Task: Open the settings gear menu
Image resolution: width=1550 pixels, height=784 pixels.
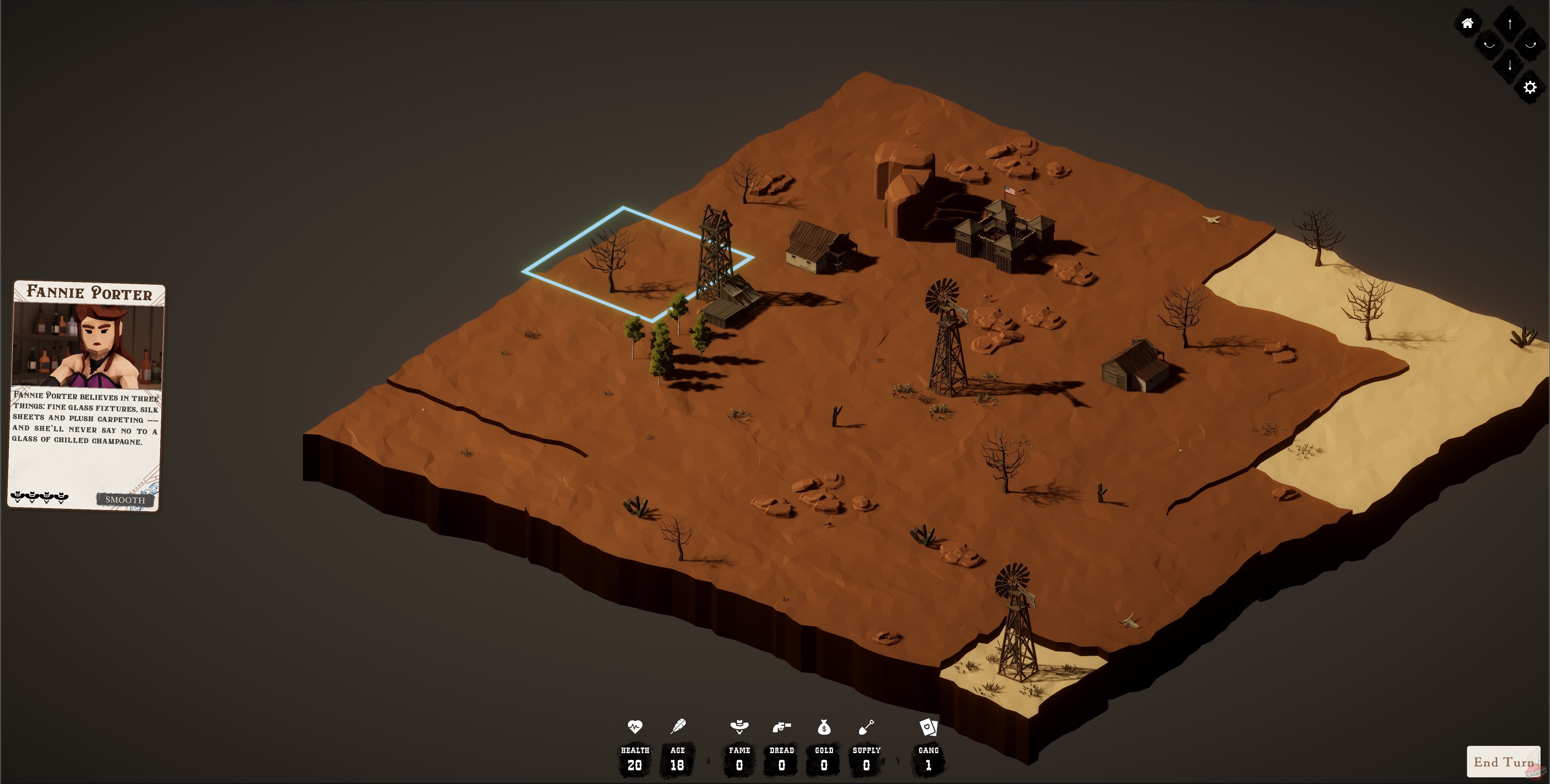Action: tap(1530, 88)
